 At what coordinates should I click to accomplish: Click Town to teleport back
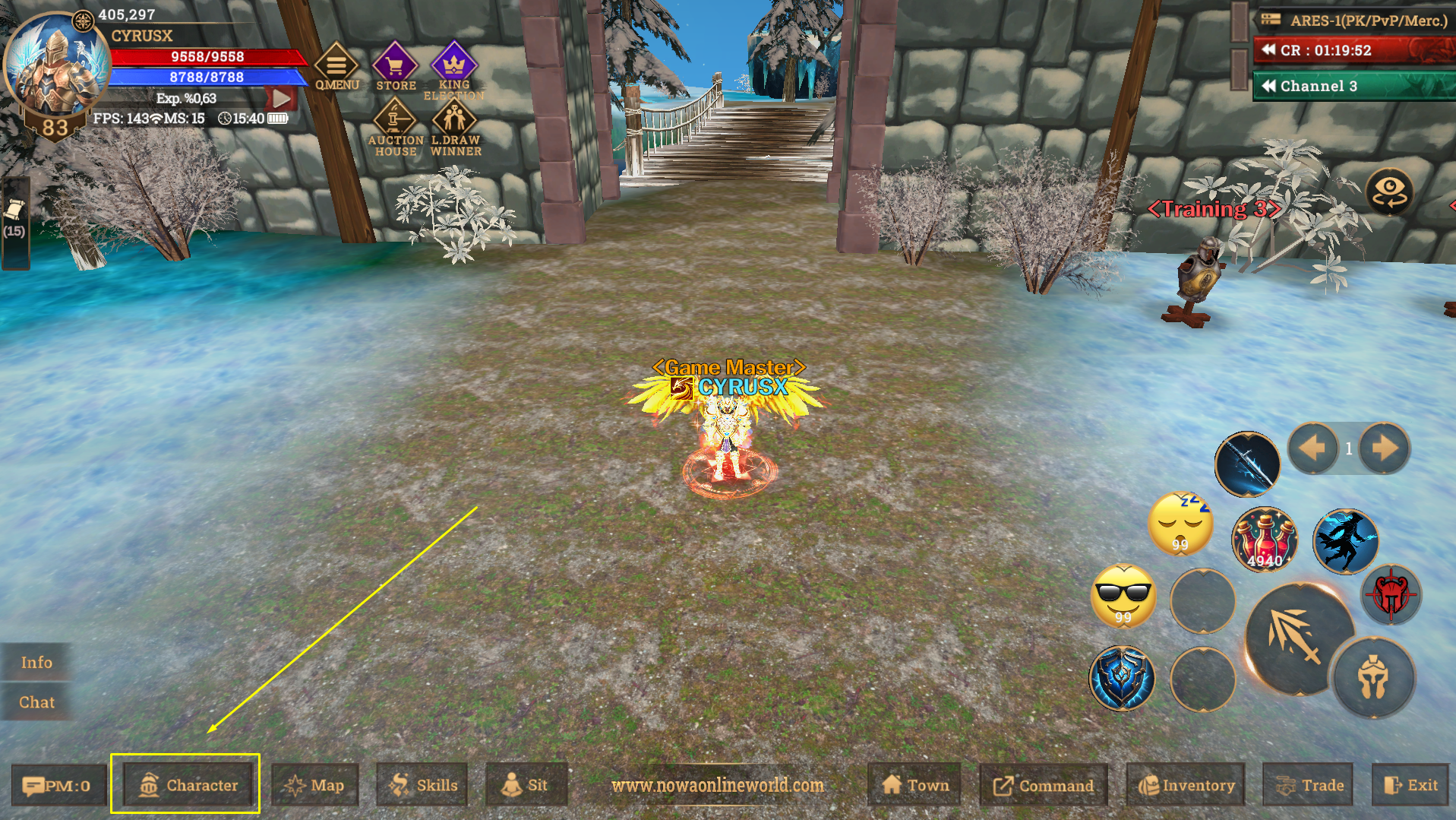(x=914, y=784)
